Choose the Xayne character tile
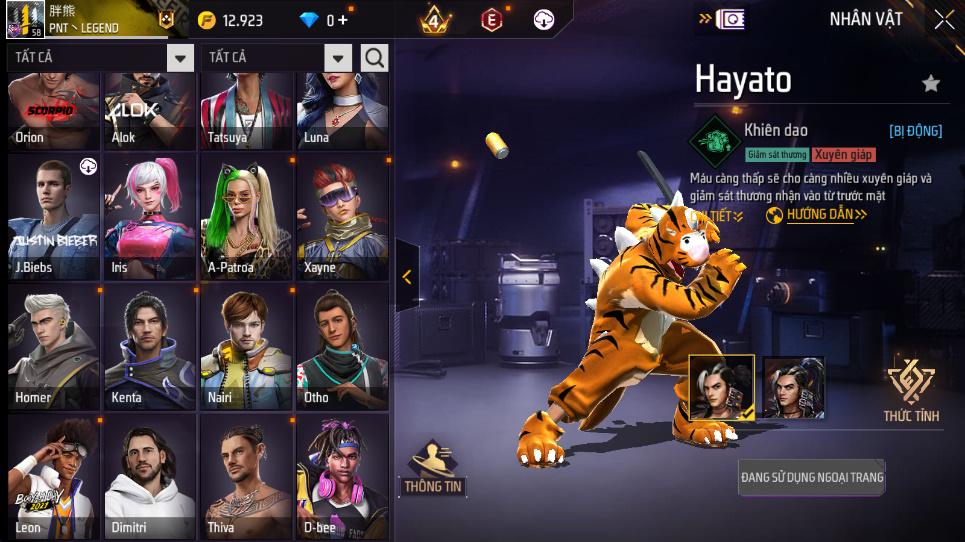The width and height of the screenshot is (965, 542). click(x=342, y=216)
